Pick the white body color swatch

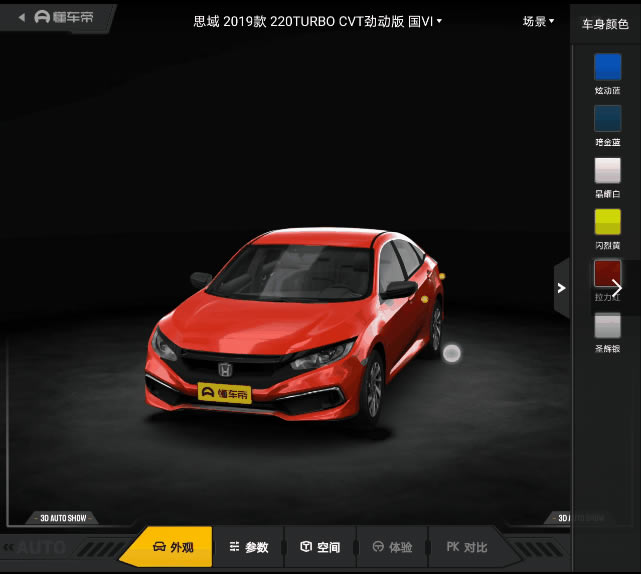pyautogui.click(x=607, y=171)
